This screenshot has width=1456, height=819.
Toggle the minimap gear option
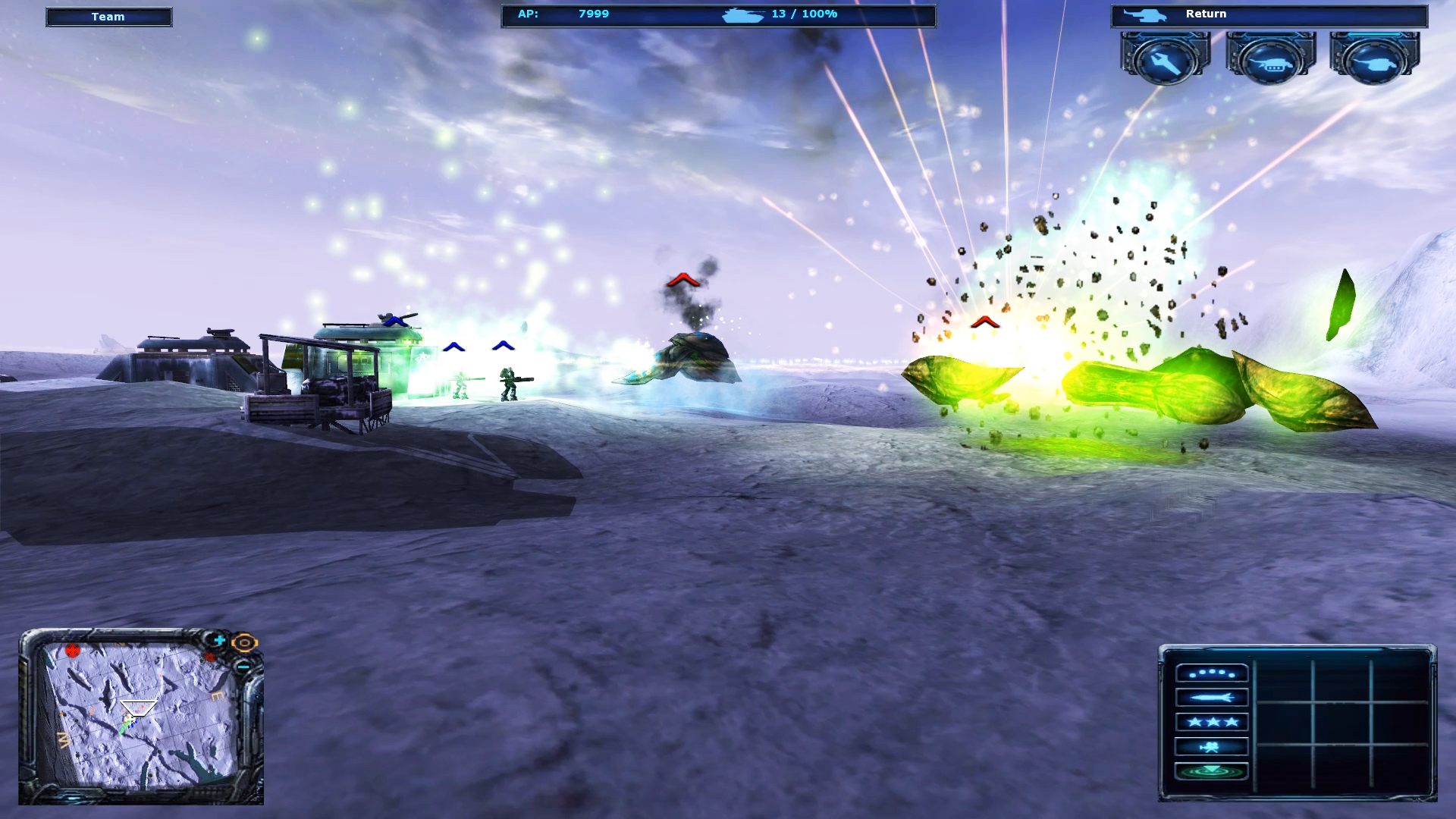pos(244,642)
